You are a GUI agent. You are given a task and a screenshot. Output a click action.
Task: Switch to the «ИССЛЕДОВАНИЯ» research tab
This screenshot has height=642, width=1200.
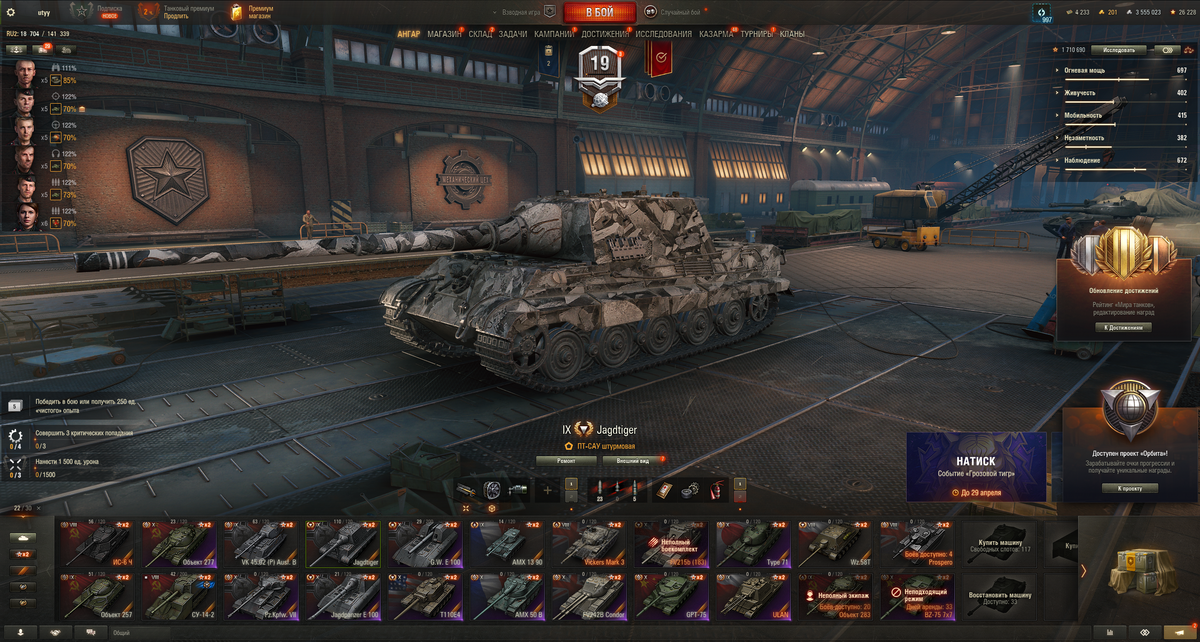tap(663, 34)
